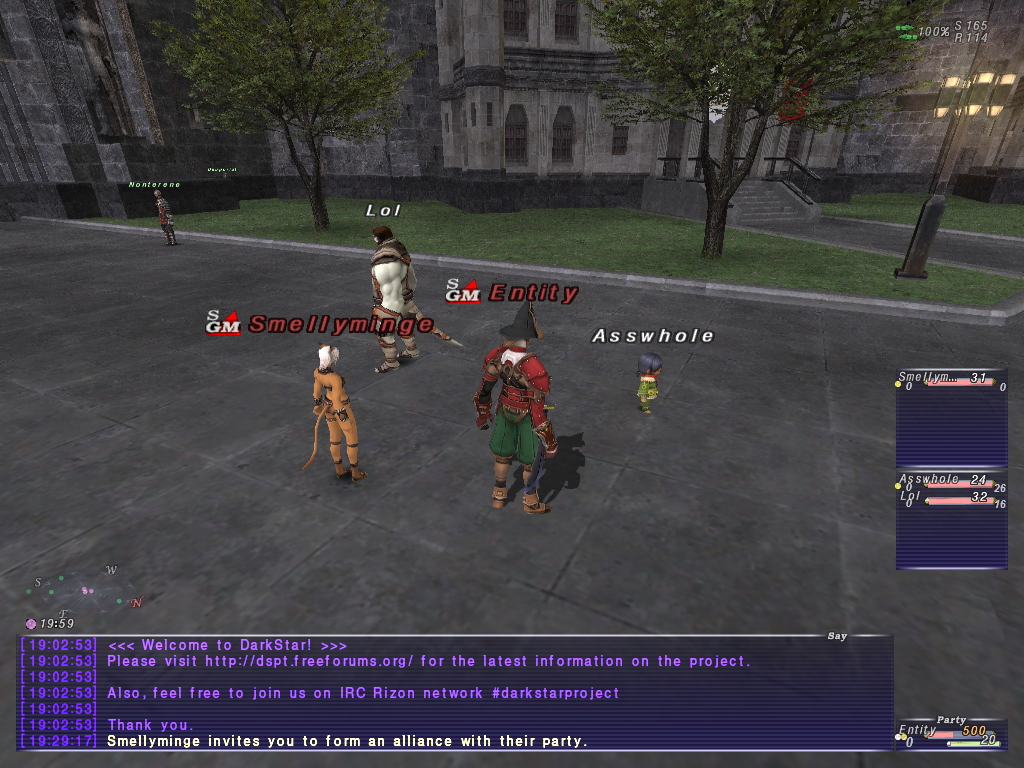Click the Say label on the chat window
The image size is (1024, 768).
[837, 635]
